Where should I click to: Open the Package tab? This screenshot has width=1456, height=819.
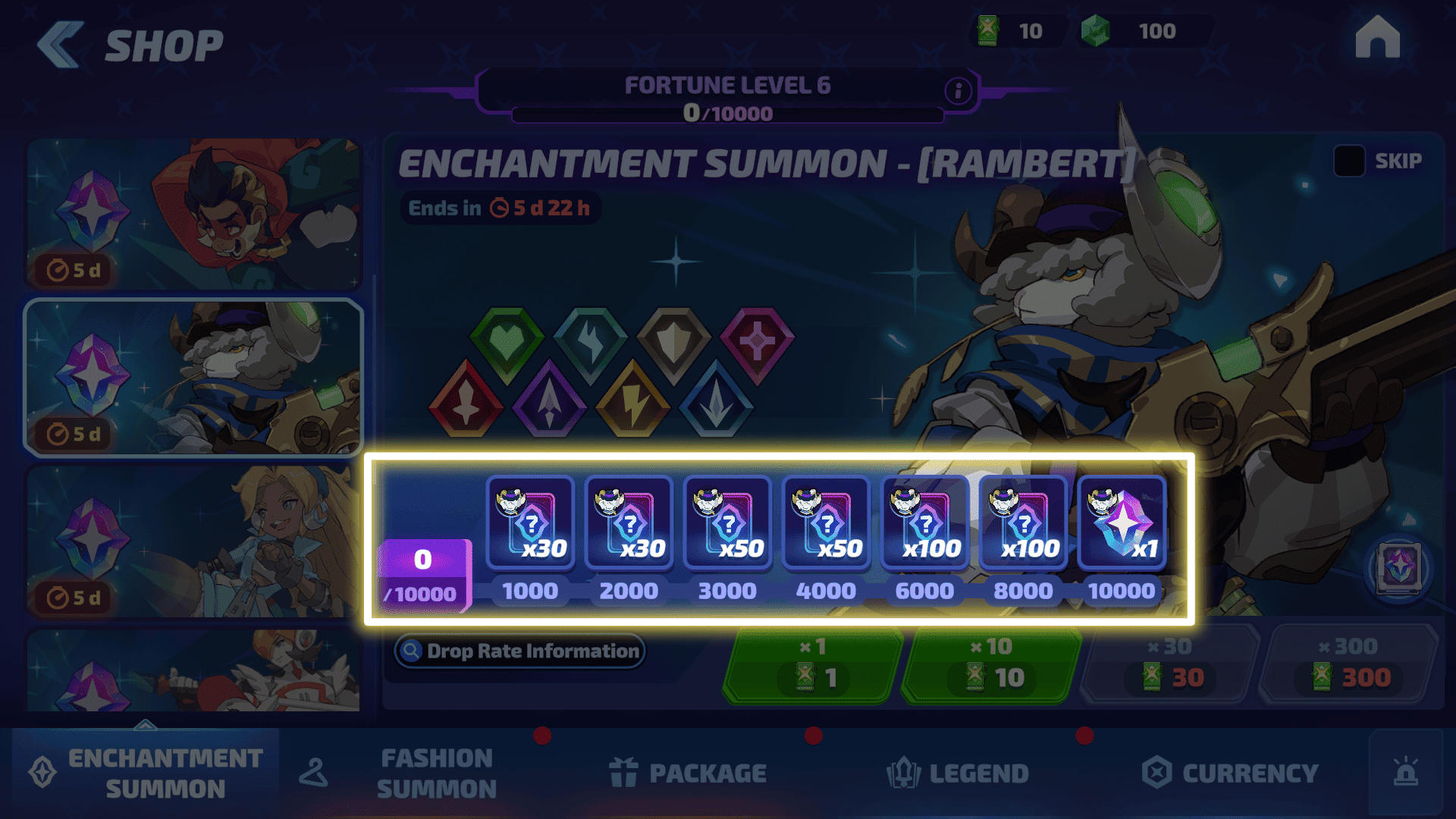[689, 773]
